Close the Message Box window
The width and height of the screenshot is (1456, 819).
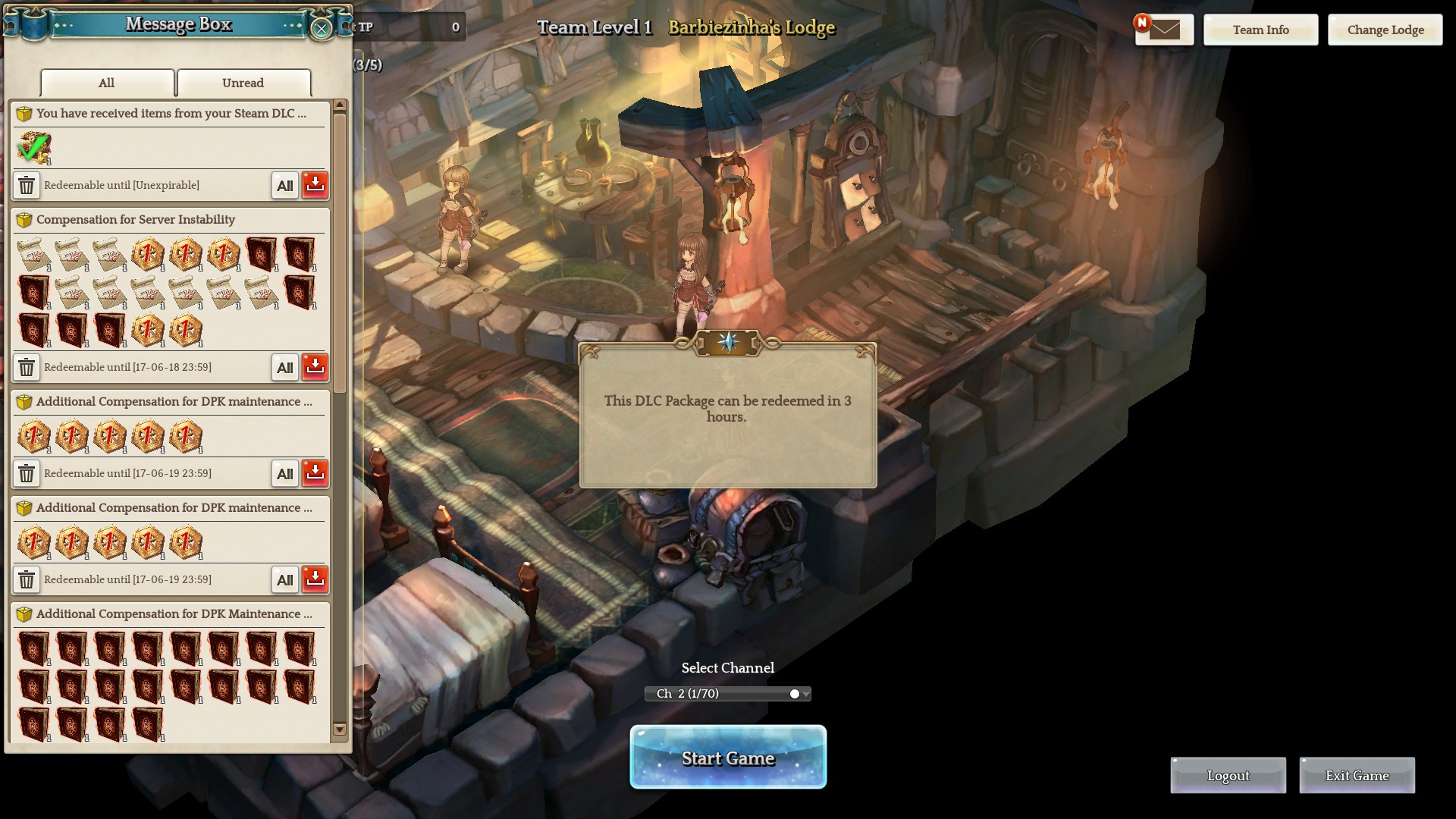322,29
